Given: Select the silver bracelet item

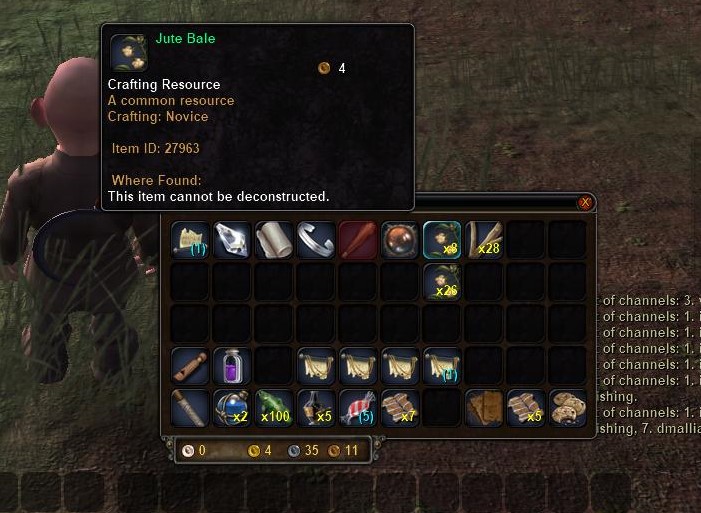Looking at the screenshot, I should point(315,239).
